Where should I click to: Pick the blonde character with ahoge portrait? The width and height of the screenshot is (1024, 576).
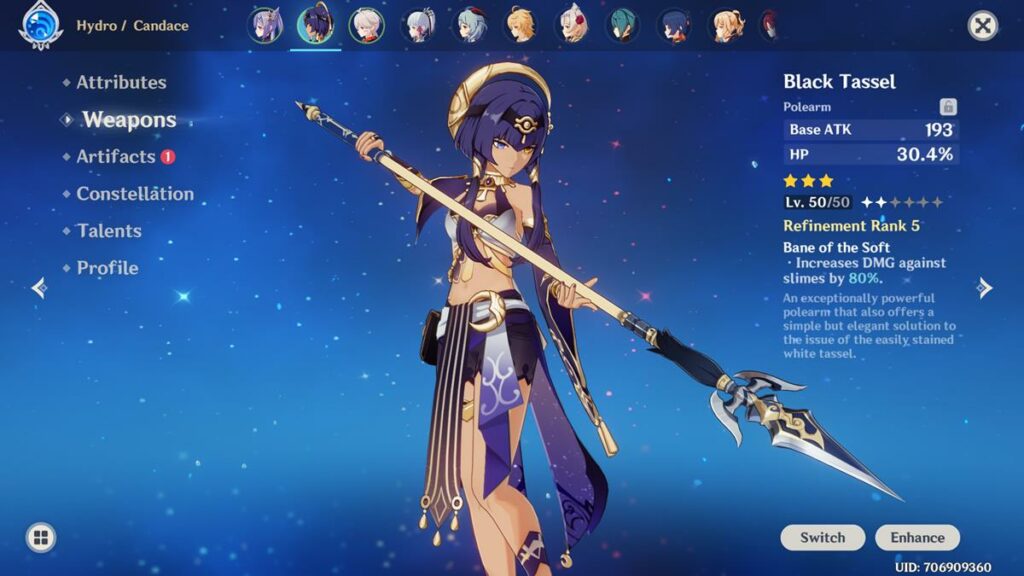[520, 26]
